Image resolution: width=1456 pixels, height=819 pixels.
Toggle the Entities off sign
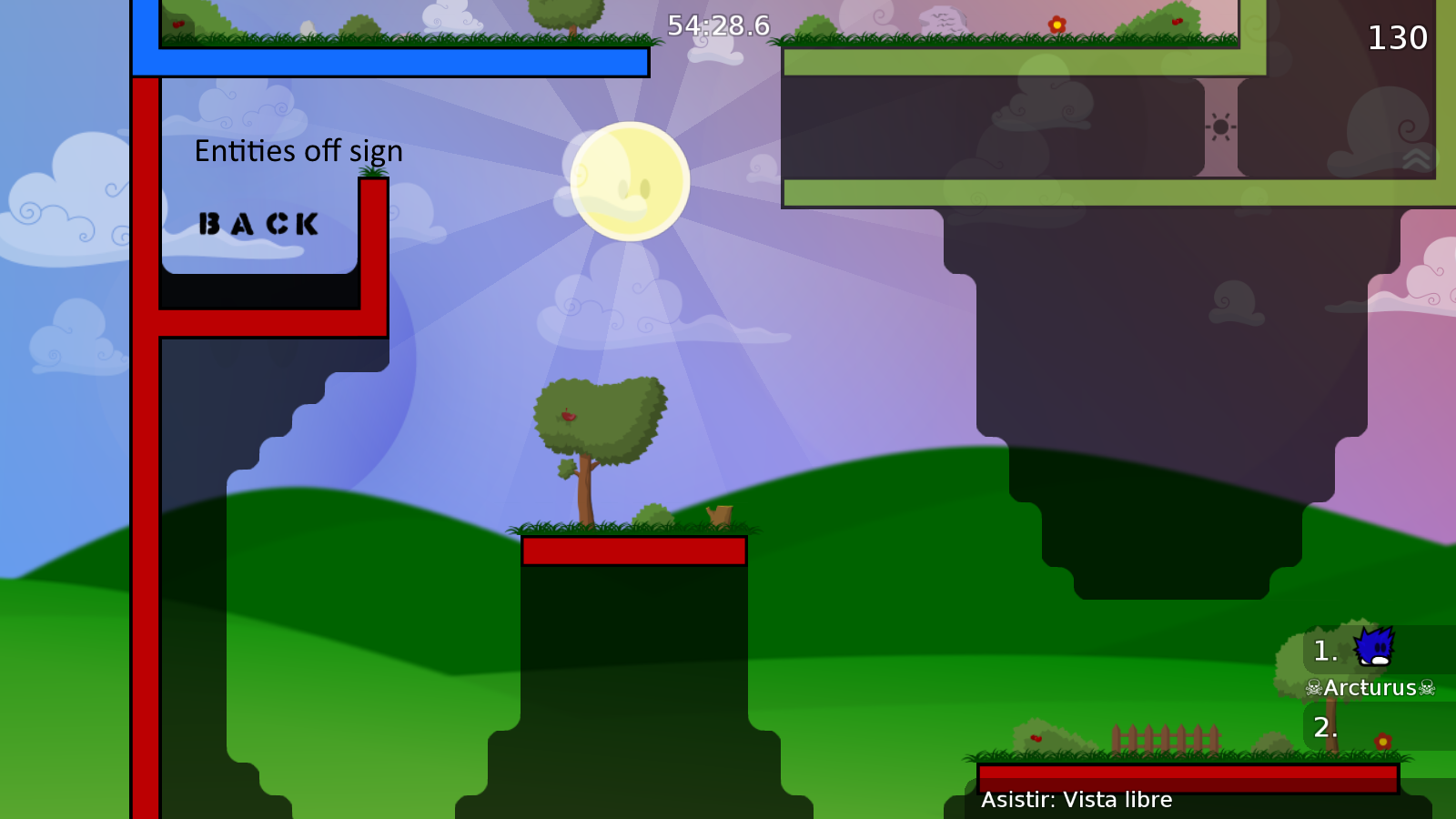pyautogui.click(x=298, y=151)
